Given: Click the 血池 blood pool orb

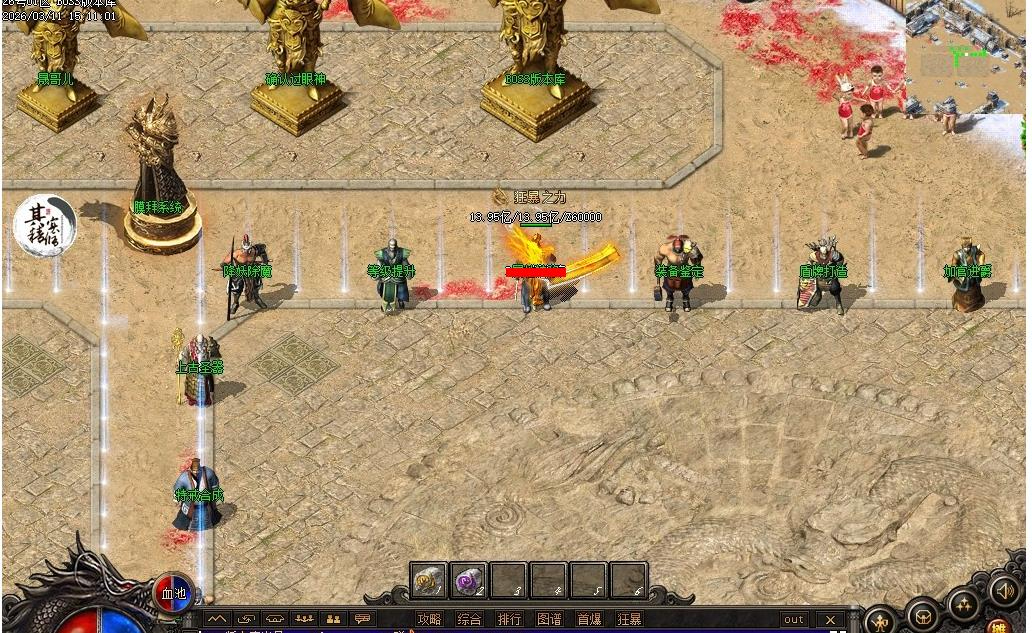Looking at the screenshot, I should coord(174,593).
